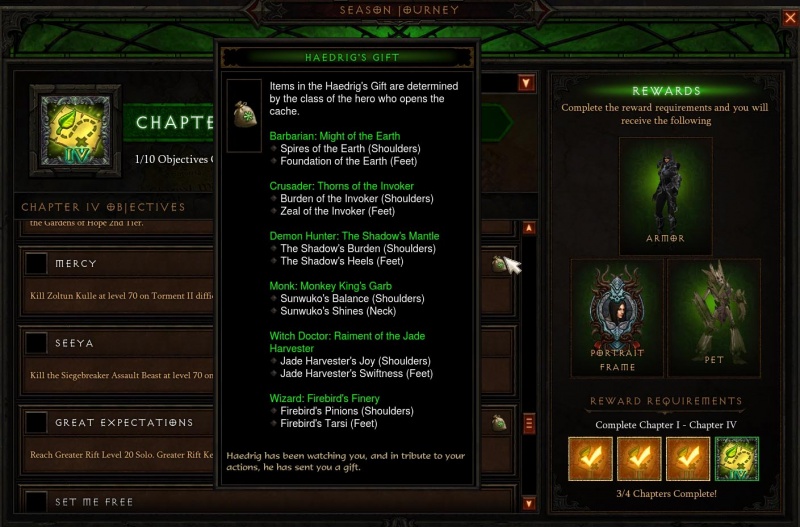Click the objectives list scrollbar handle

tap(529, 423)
